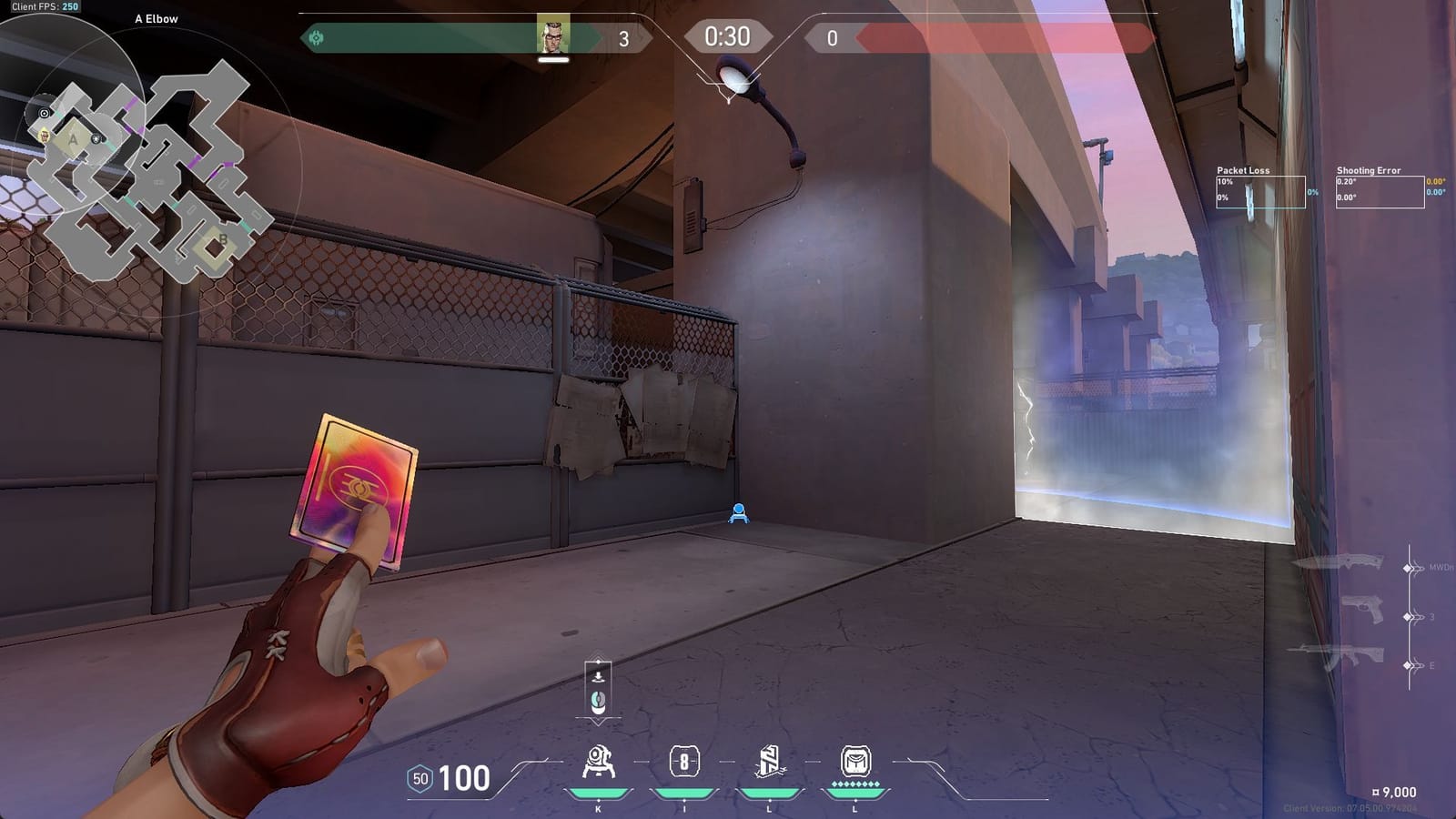Click the shield icon beside the health value
This screenshot has height=819, width=1456.
click(x=420, y=778)
